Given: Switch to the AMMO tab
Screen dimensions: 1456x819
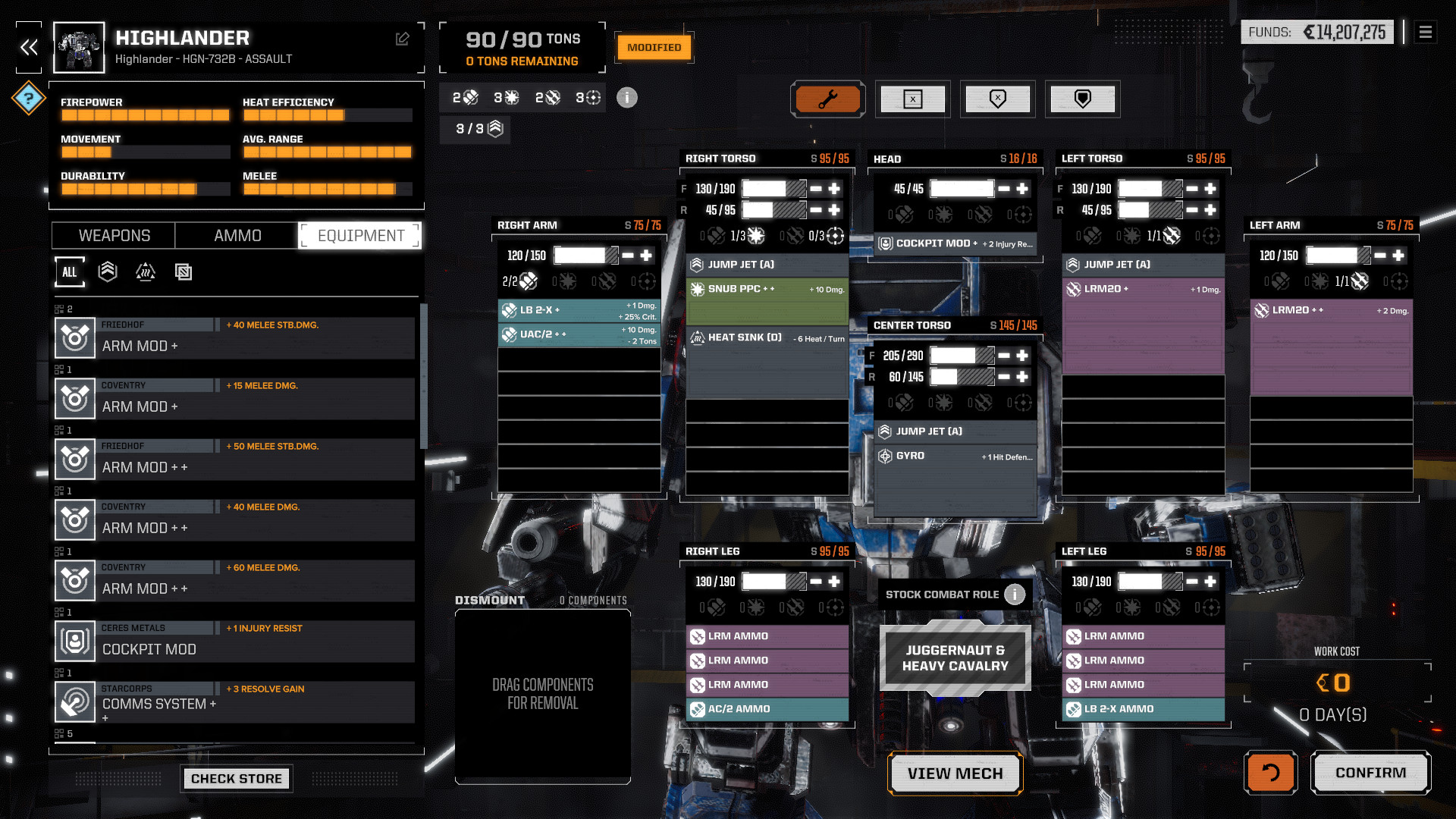Looking at the screenshot, I should pyautogui.click(x=235, y=235).
